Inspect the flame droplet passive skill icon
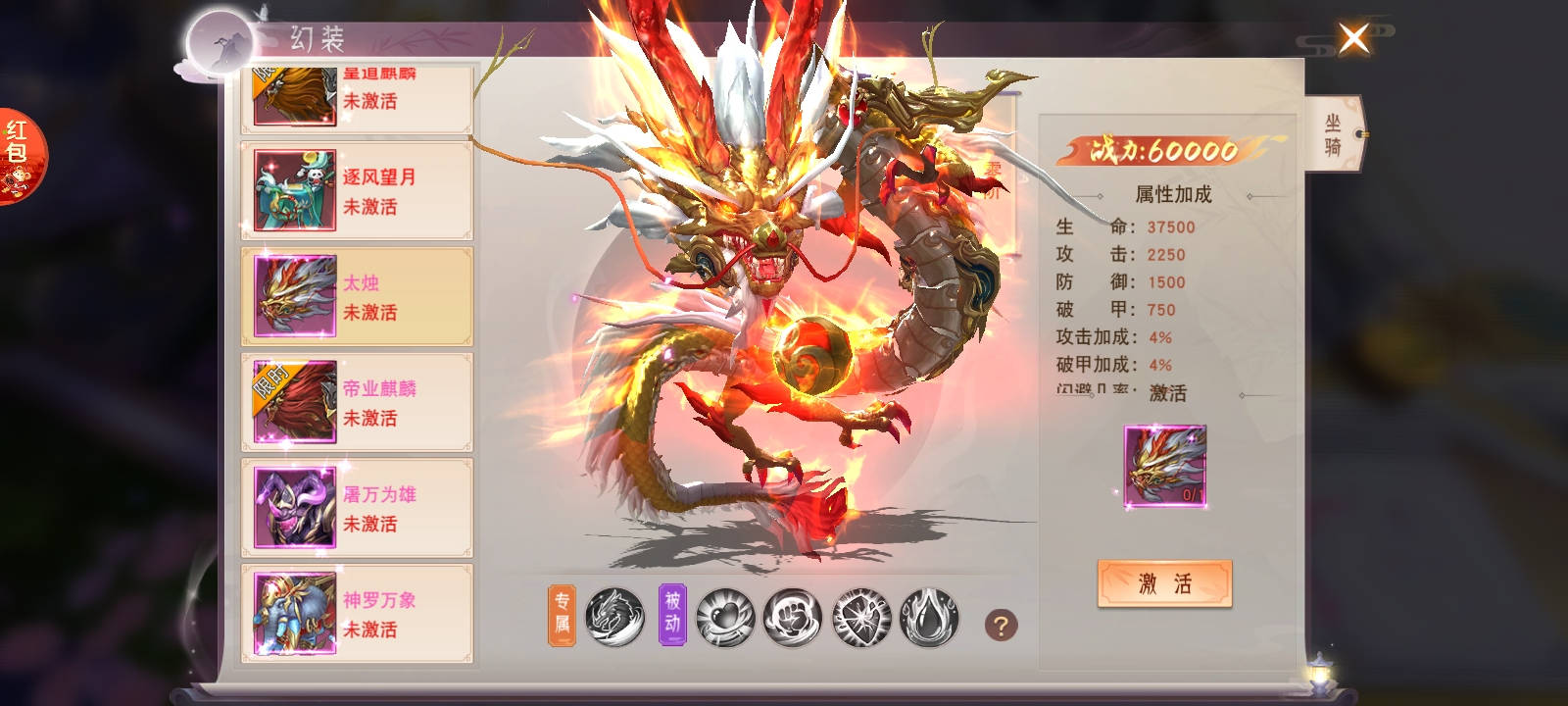This screenshot has width=1568, height=706. 927,617
